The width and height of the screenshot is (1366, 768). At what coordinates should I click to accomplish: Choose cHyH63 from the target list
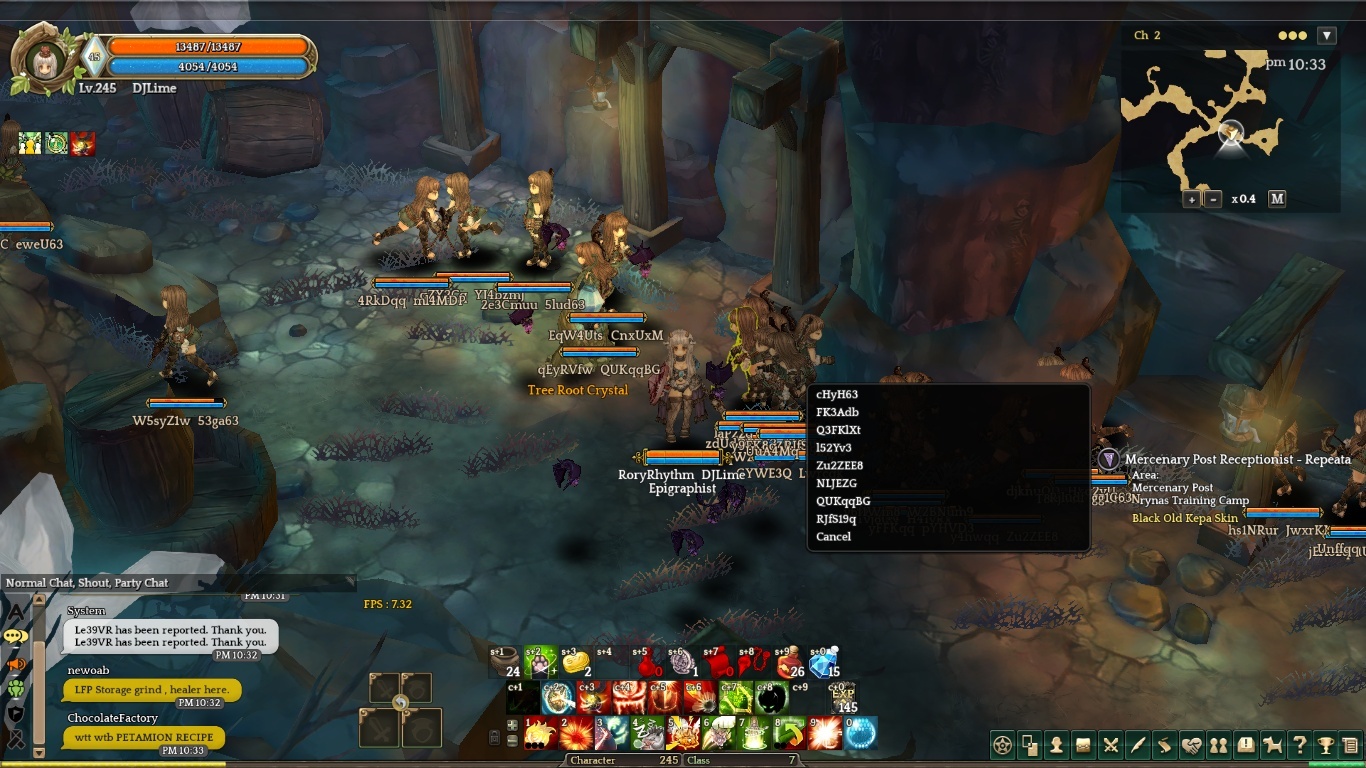837,395
